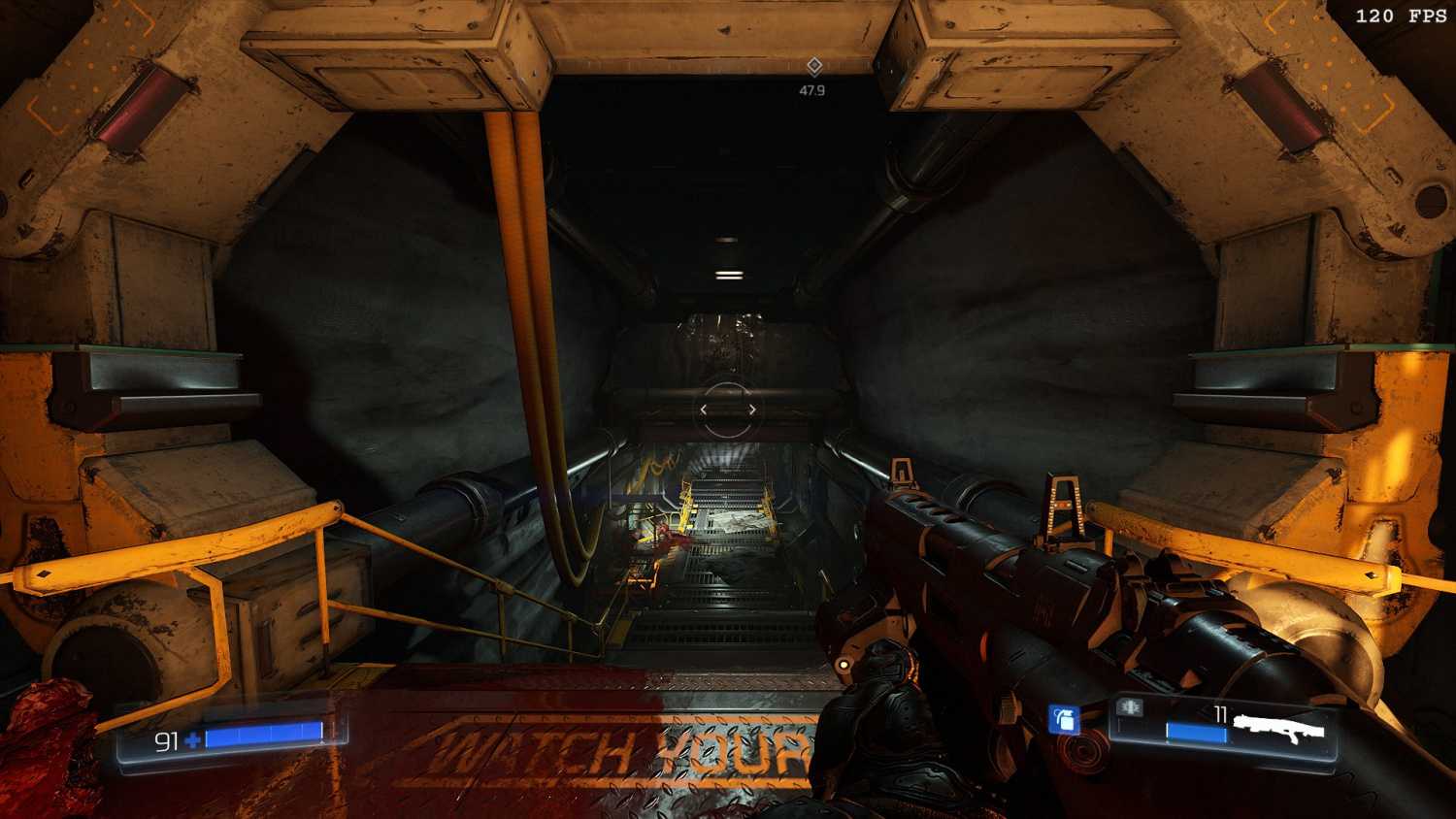
Task: Select the diamond objective waypoint marker
Action: 814,66
